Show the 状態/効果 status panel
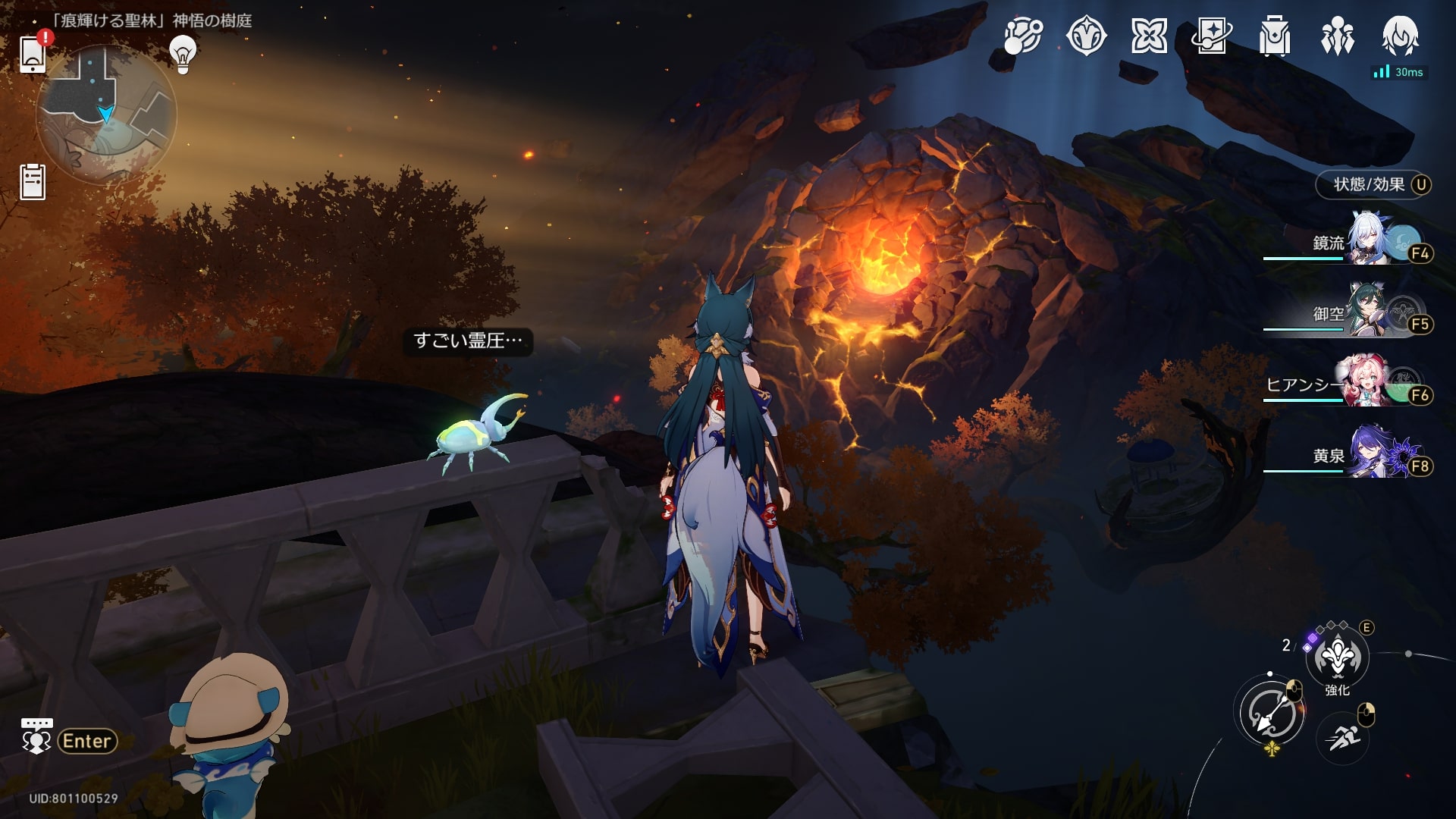This screenshot has width=1456, height=819. pyautogui.click(x=1373, y=184)
